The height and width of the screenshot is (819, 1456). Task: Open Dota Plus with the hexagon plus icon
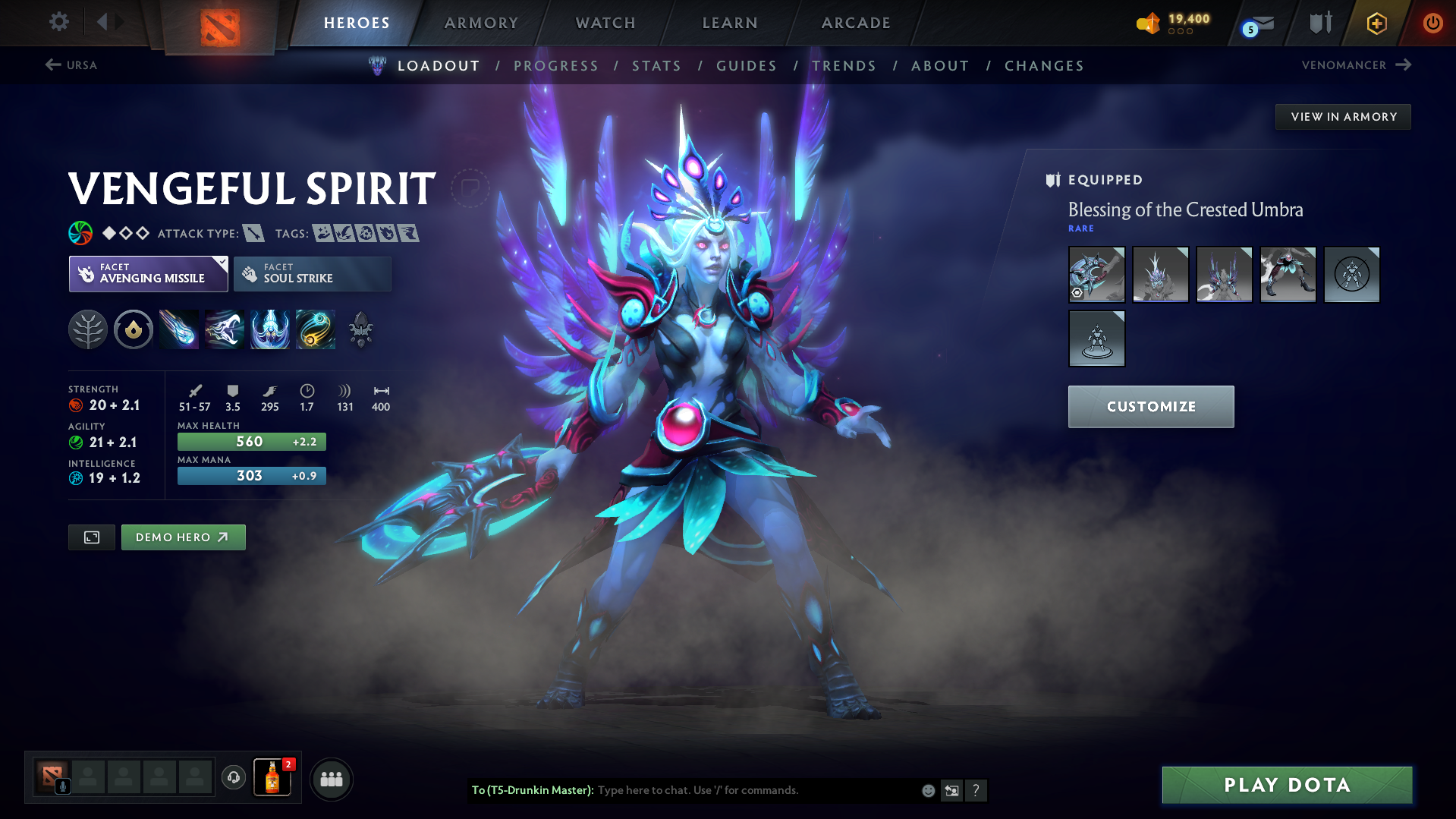1376,23
